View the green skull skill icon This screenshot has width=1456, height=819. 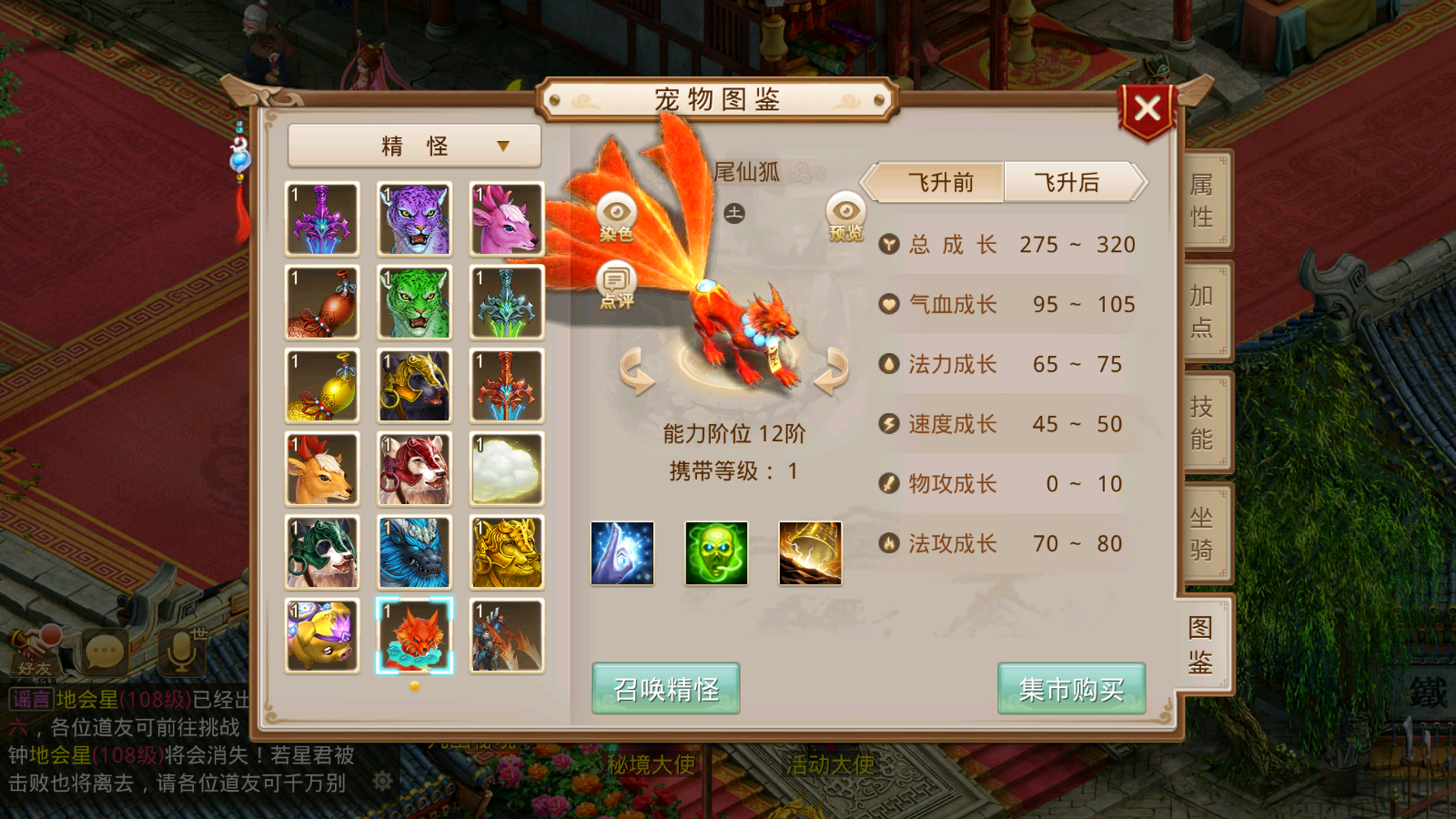(x=717, y=554)
